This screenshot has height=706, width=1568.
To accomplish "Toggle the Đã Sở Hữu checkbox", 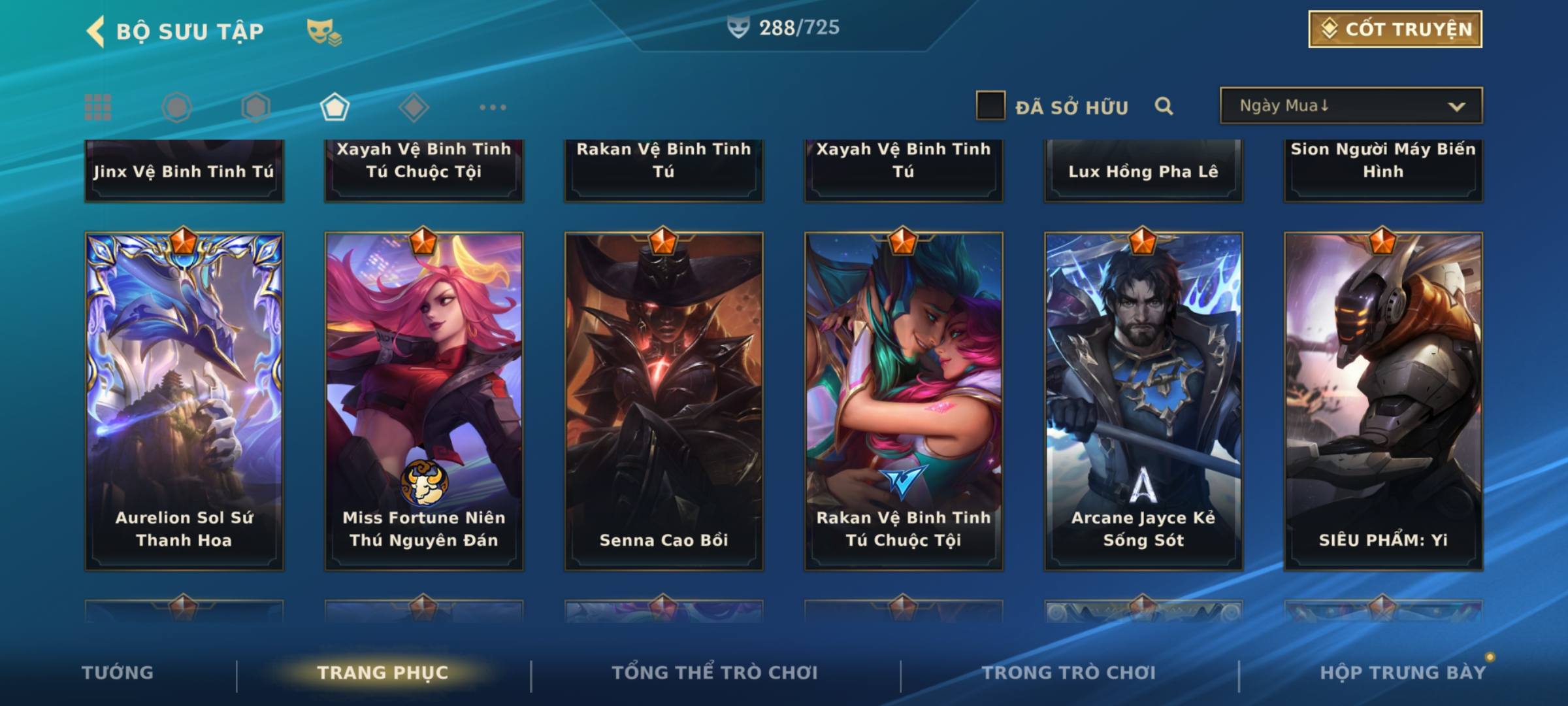I will coord(990,106).
